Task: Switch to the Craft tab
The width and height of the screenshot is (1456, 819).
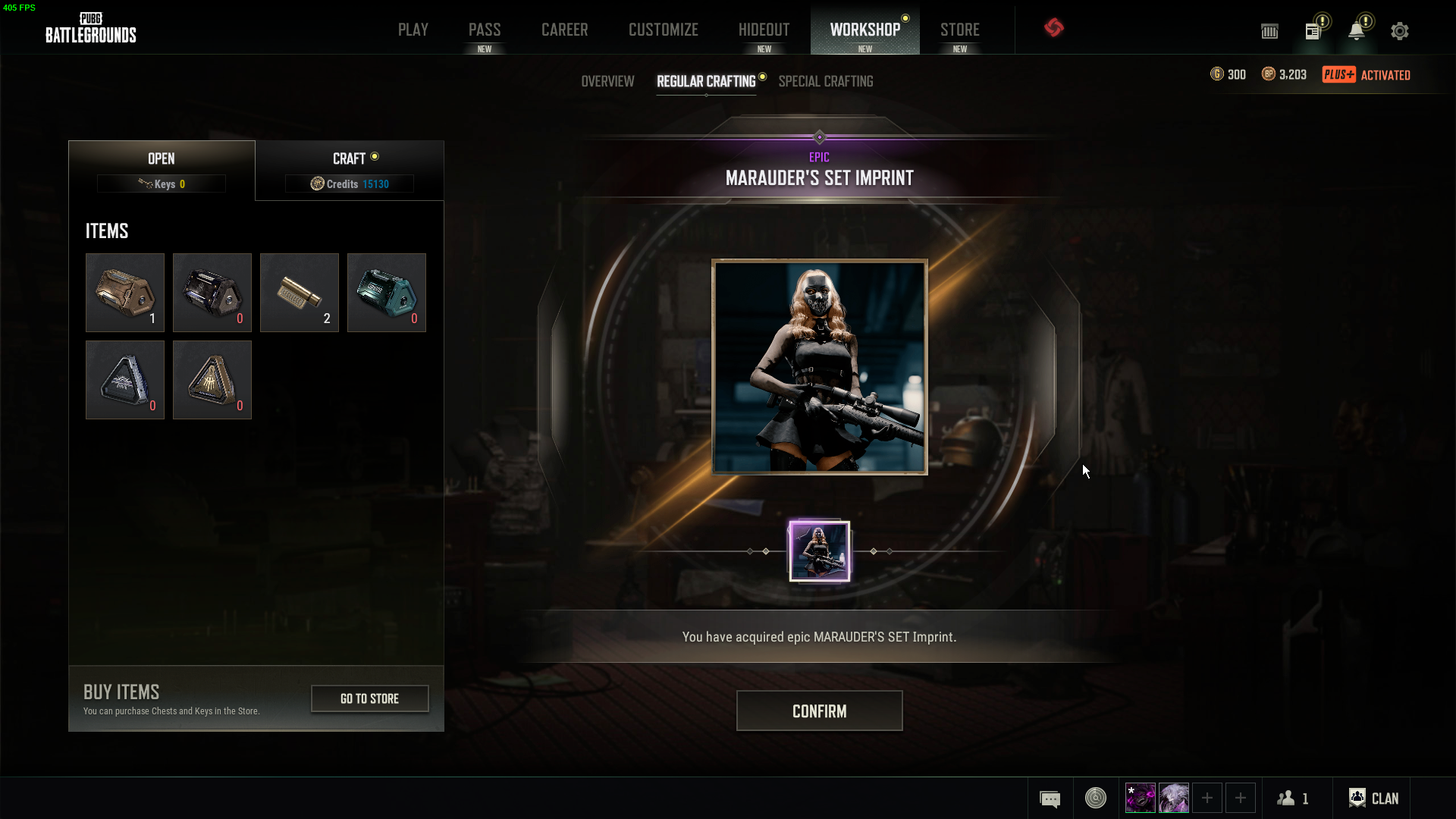Action: [x=350, y=170]
